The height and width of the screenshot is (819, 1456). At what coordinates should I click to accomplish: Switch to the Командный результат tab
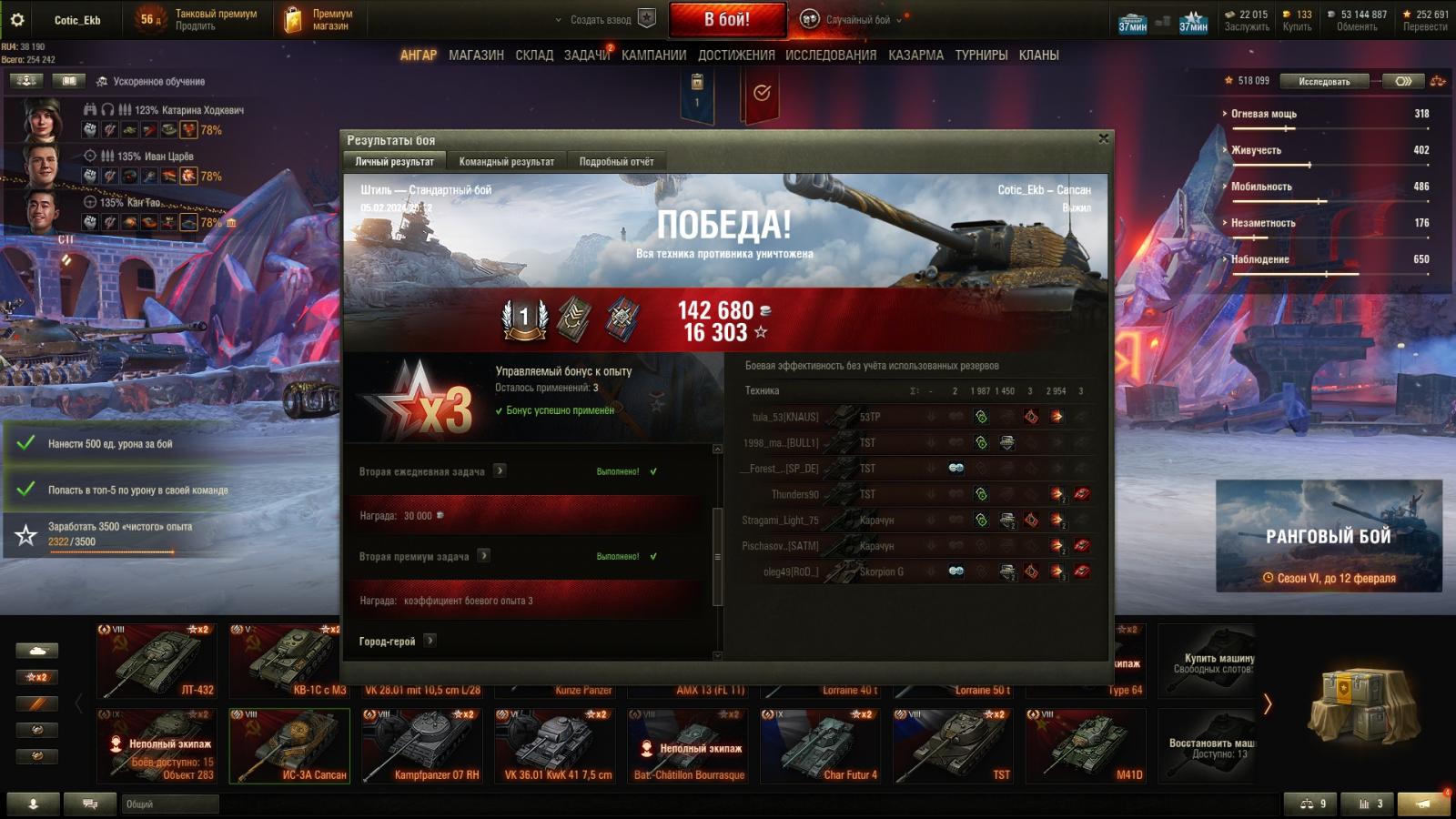[x=506, y=162]
